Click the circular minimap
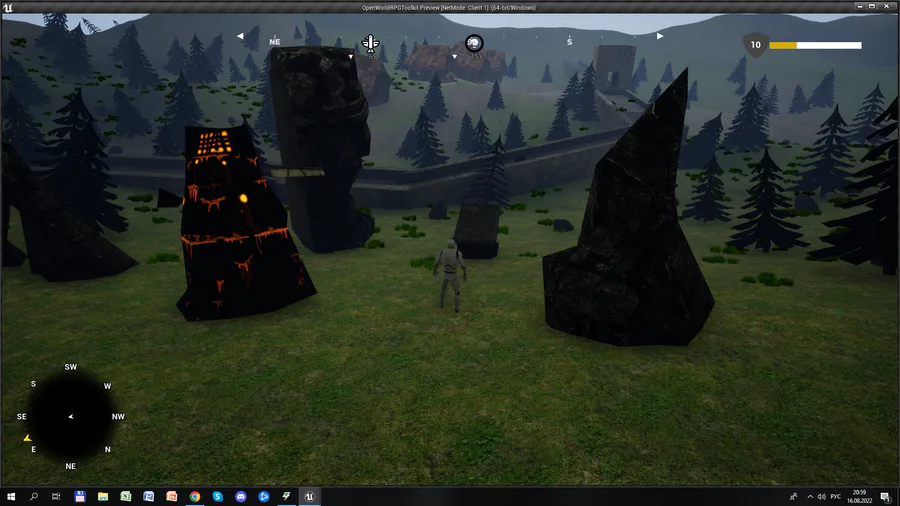 pyautogui.click(x=71, y=417)
